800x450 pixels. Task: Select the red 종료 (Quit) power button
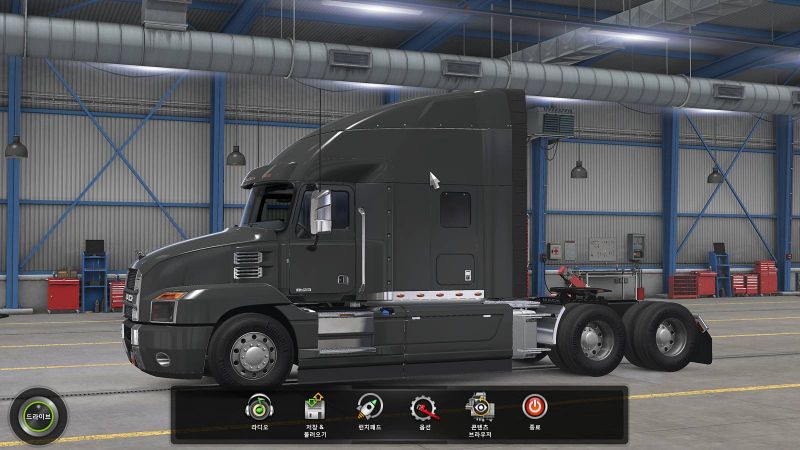[535, 407]
